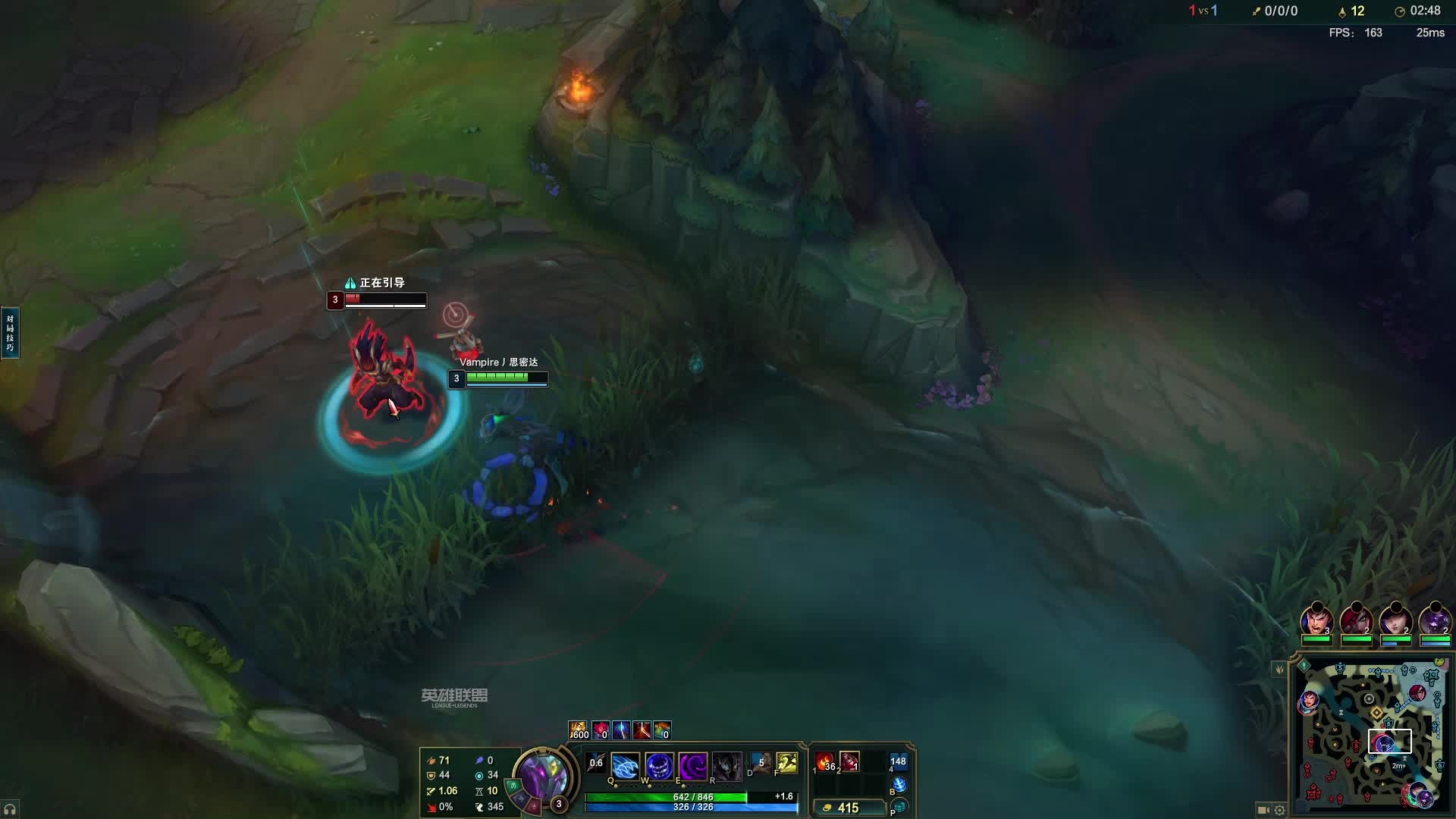Click the passive ability icon showing 0.6

597,764
